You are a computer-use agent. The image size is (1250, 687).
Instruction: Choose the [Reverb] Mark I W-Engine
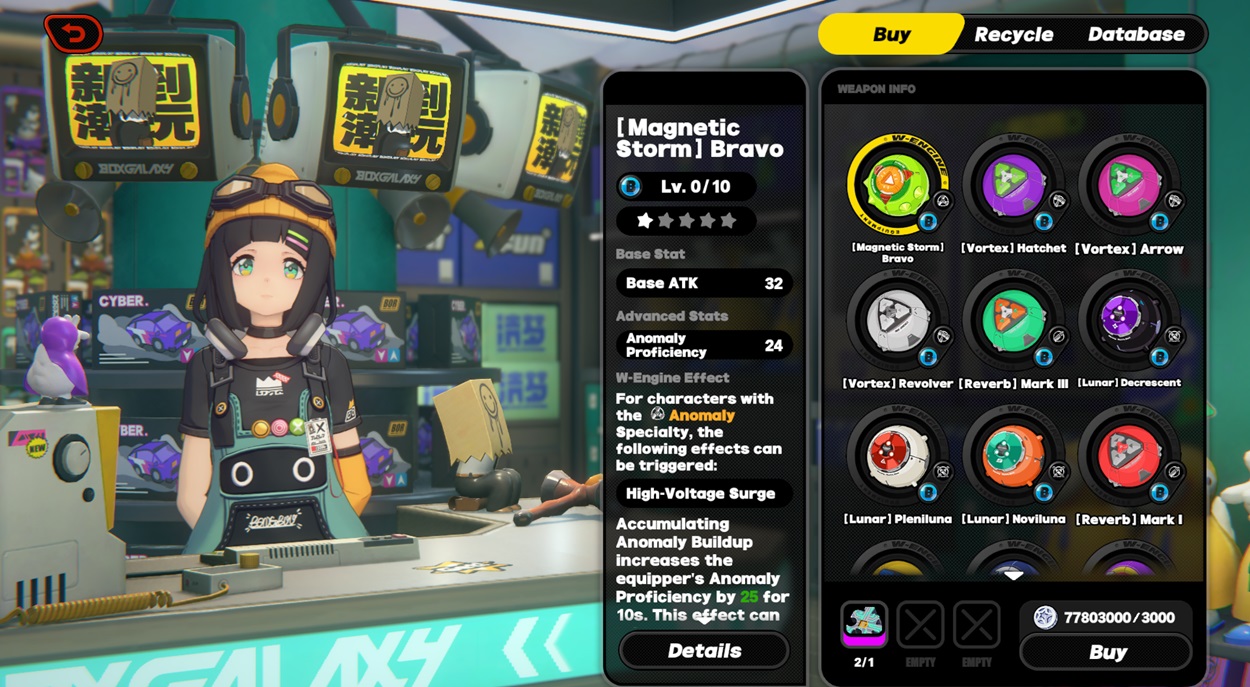point(1129,457)
